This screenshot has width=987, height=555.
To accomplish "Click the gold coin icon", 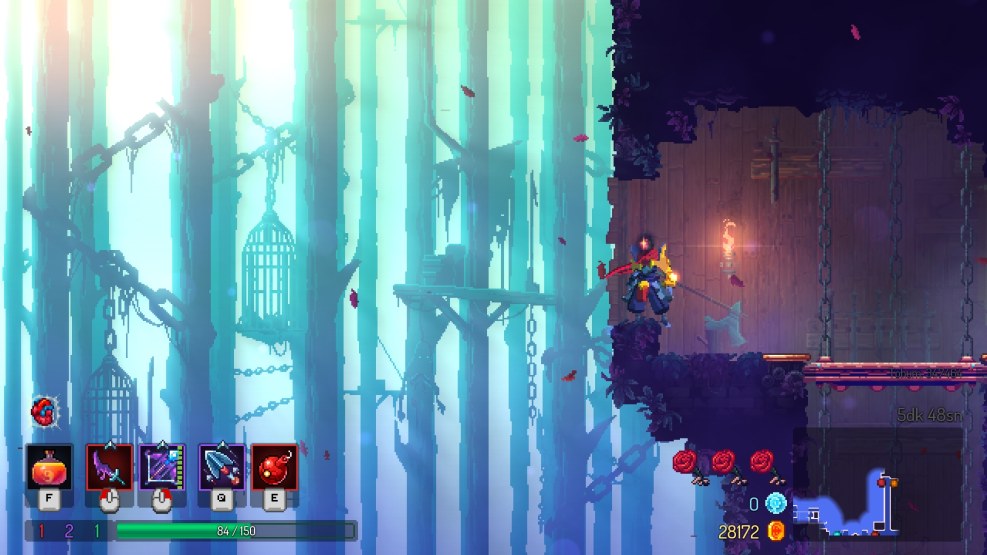I will coord(776,531).
